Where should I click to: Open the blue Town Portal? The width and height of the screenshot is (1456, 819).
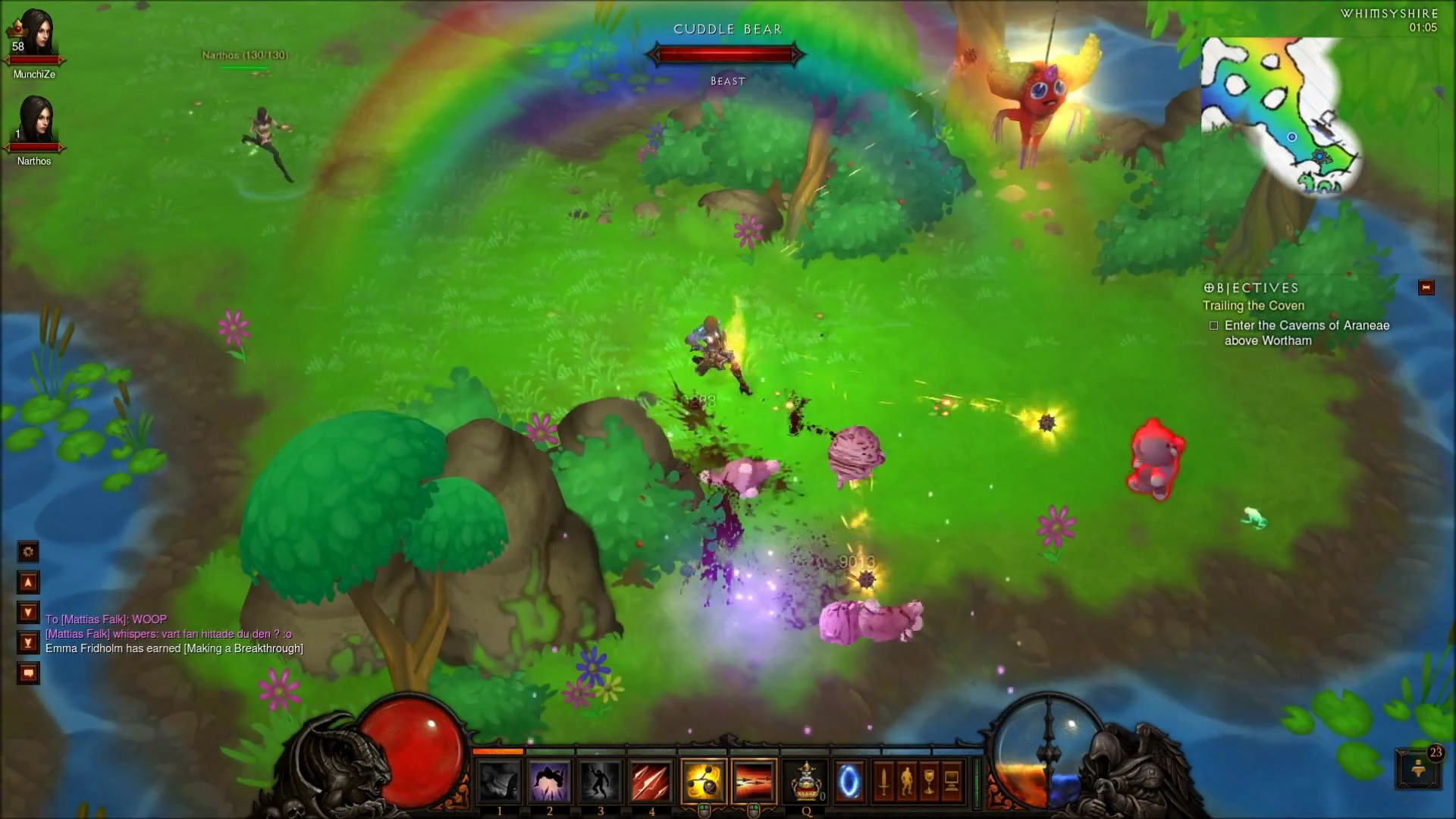pyautogui.click(x=849, y=782)
